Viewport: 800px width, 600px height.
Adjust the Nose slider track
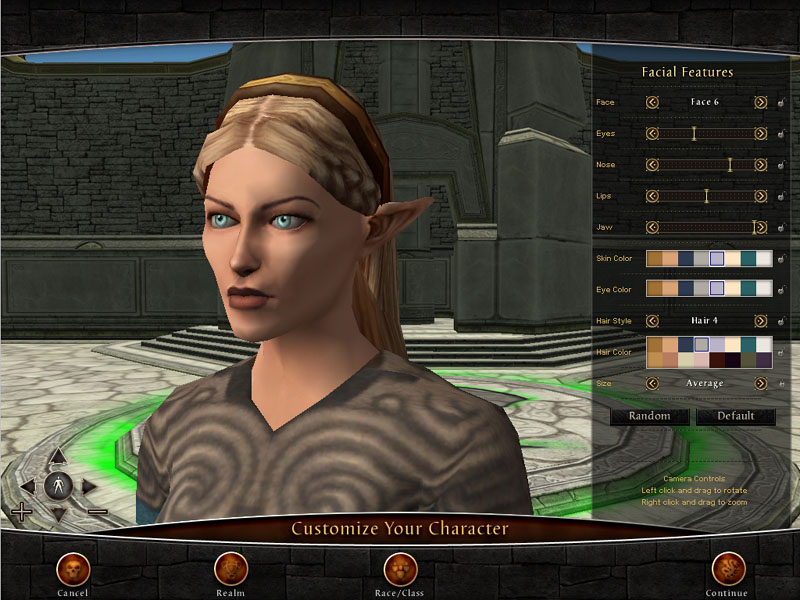pyautogui.click(x=706, y=165)
